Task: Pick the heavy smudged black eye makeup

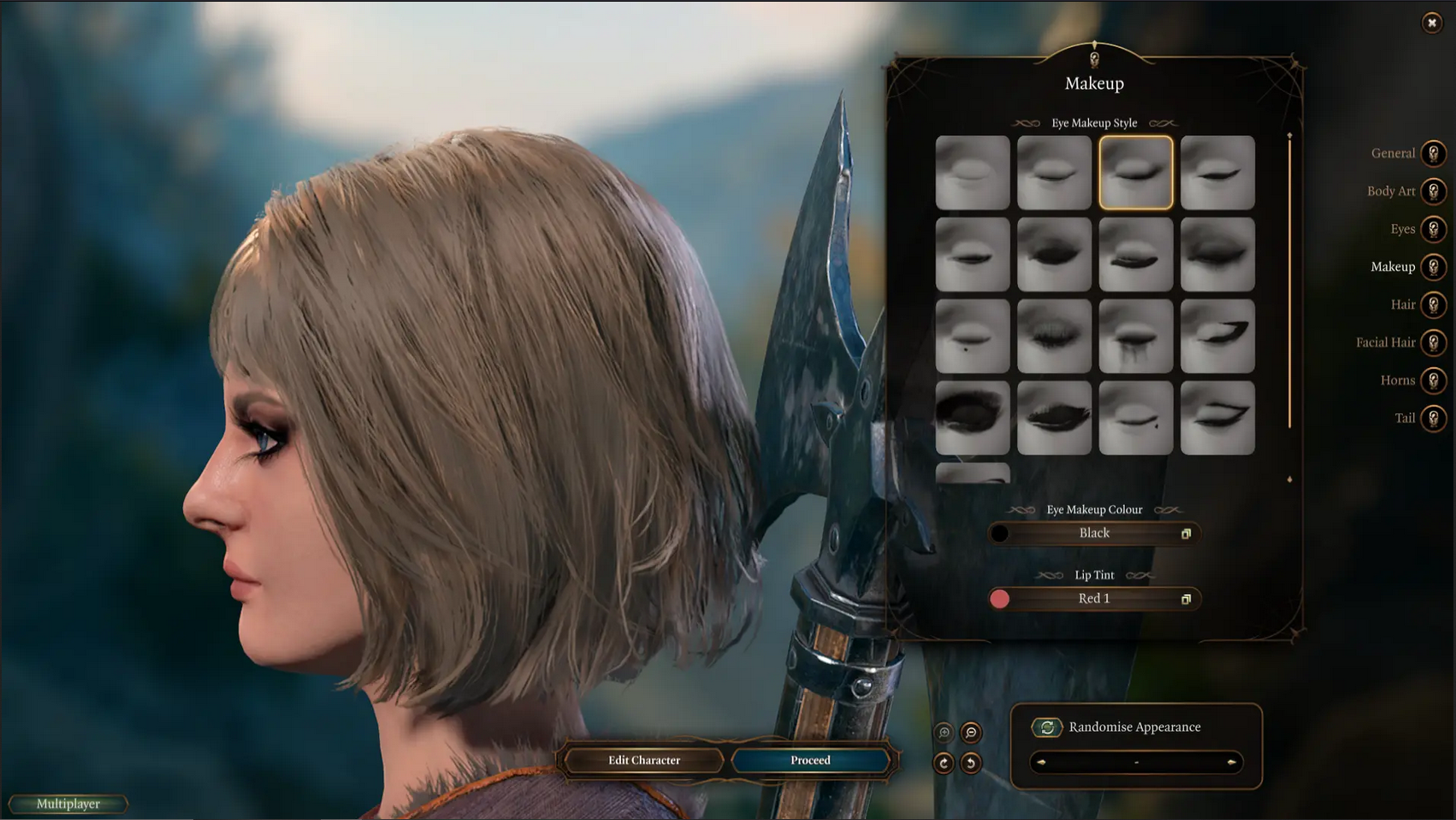Action: [x=973, y=418]
